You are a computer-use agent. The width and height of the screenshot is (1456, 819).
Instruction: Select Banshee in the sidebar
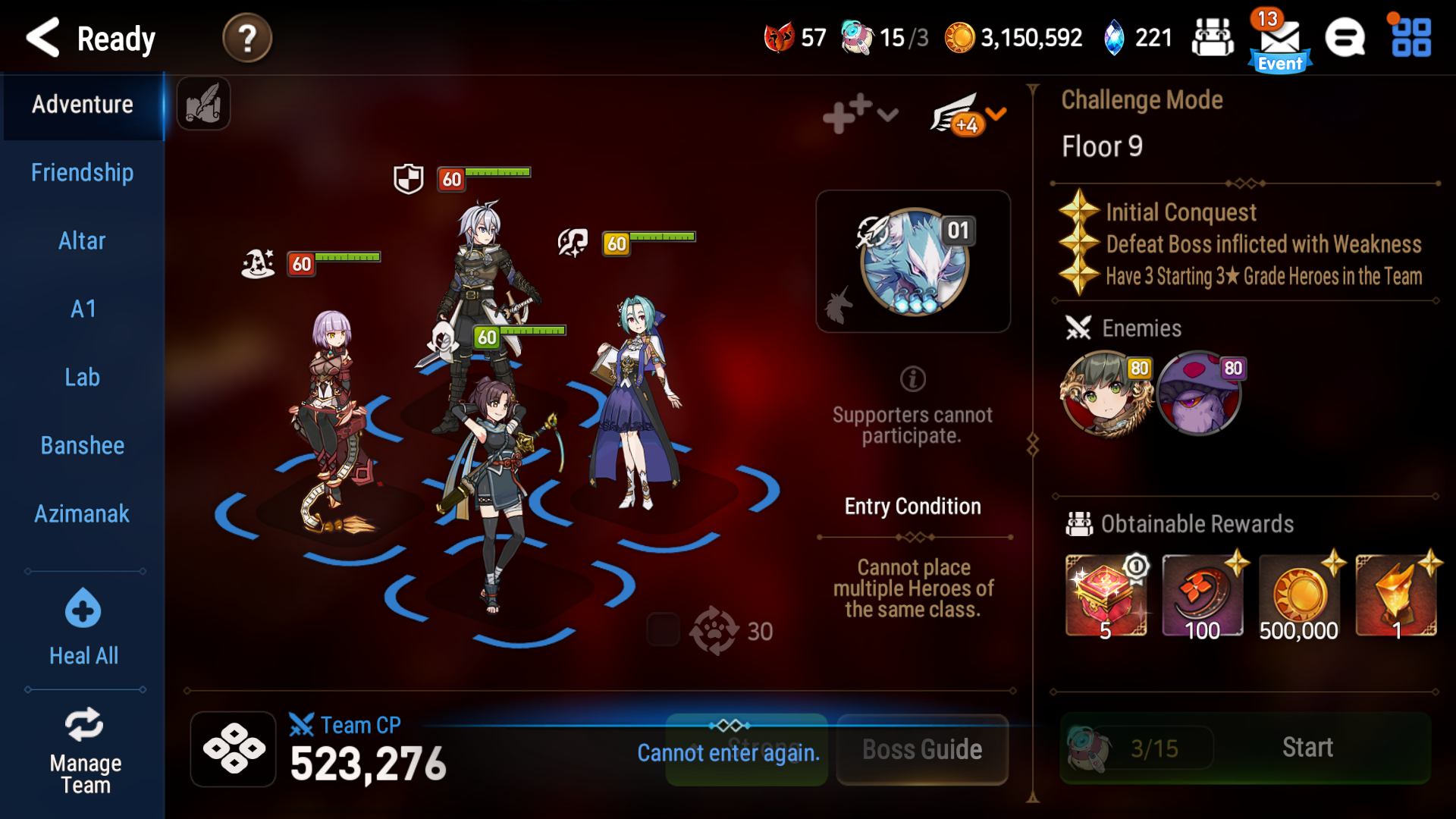point(82,445)
